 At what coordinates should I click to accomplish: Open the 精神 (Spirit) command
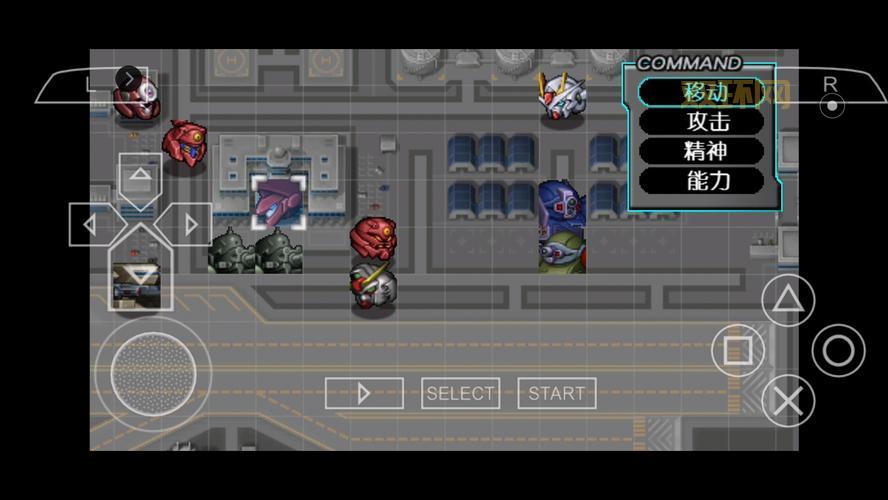[x=701, y=151]
